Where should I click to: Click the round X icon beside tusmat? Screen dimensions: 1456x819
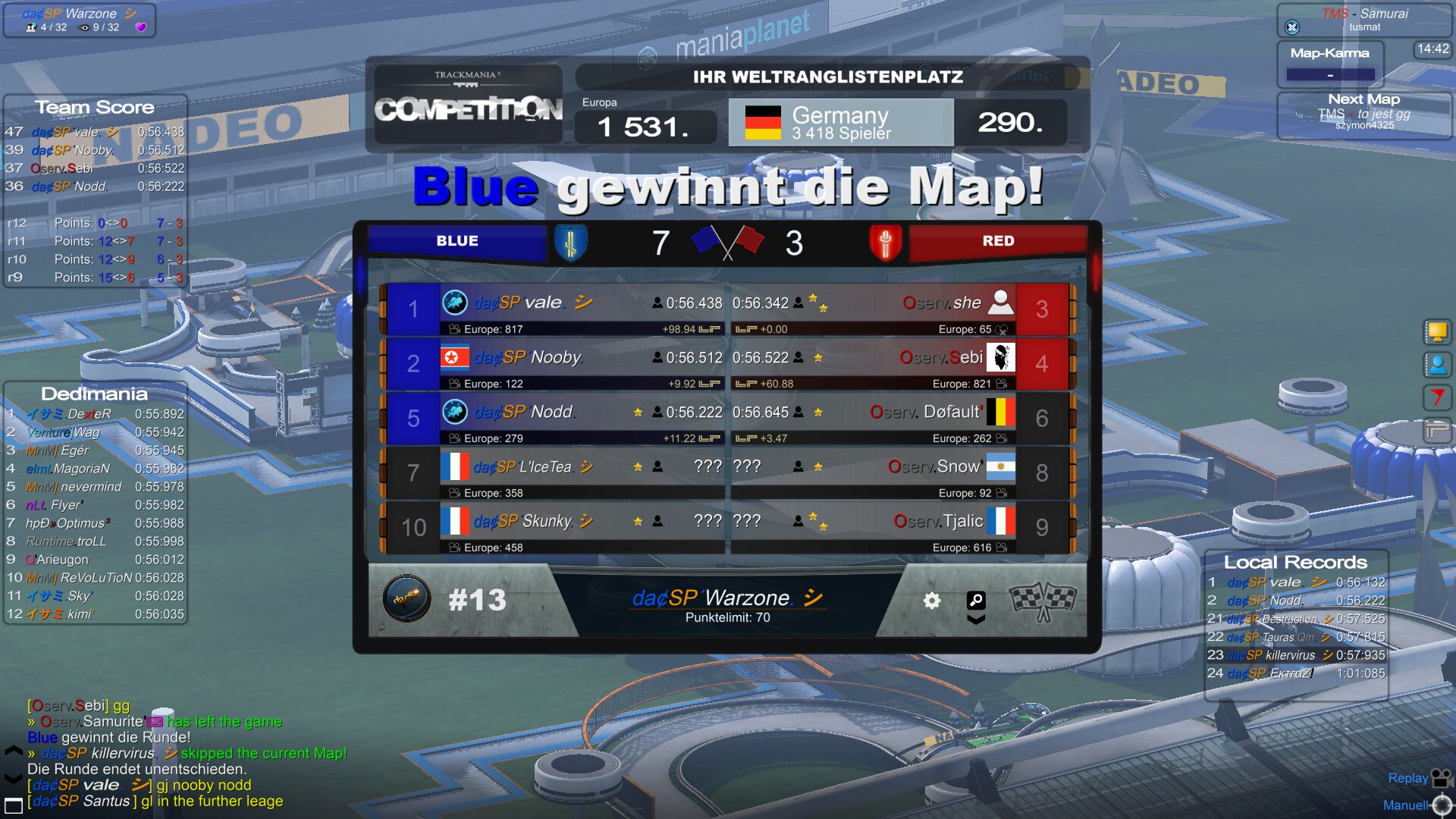pos(1292,27)
